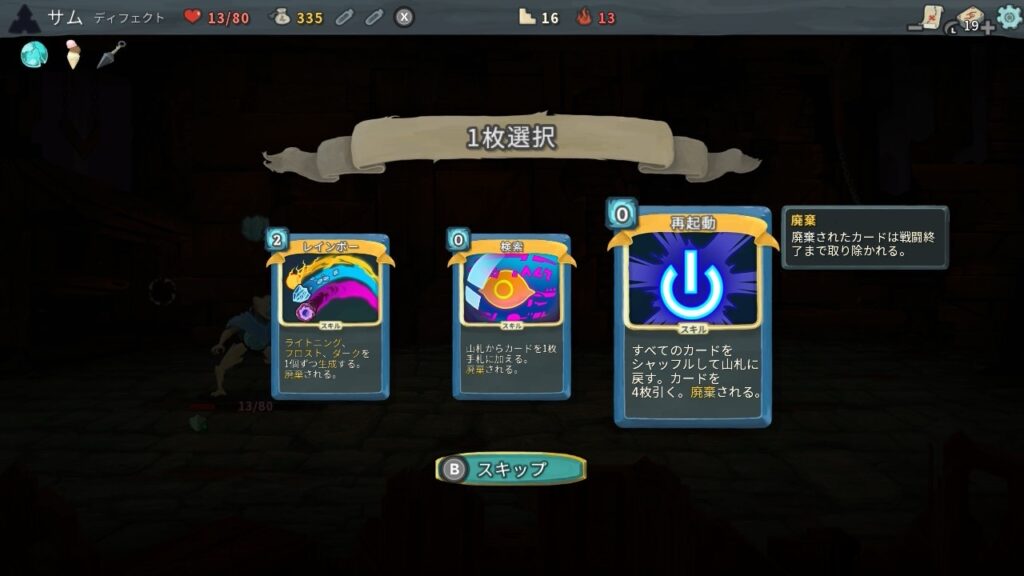
Task: Select the 検索 (Seek) card
Action: click(511, 316)
